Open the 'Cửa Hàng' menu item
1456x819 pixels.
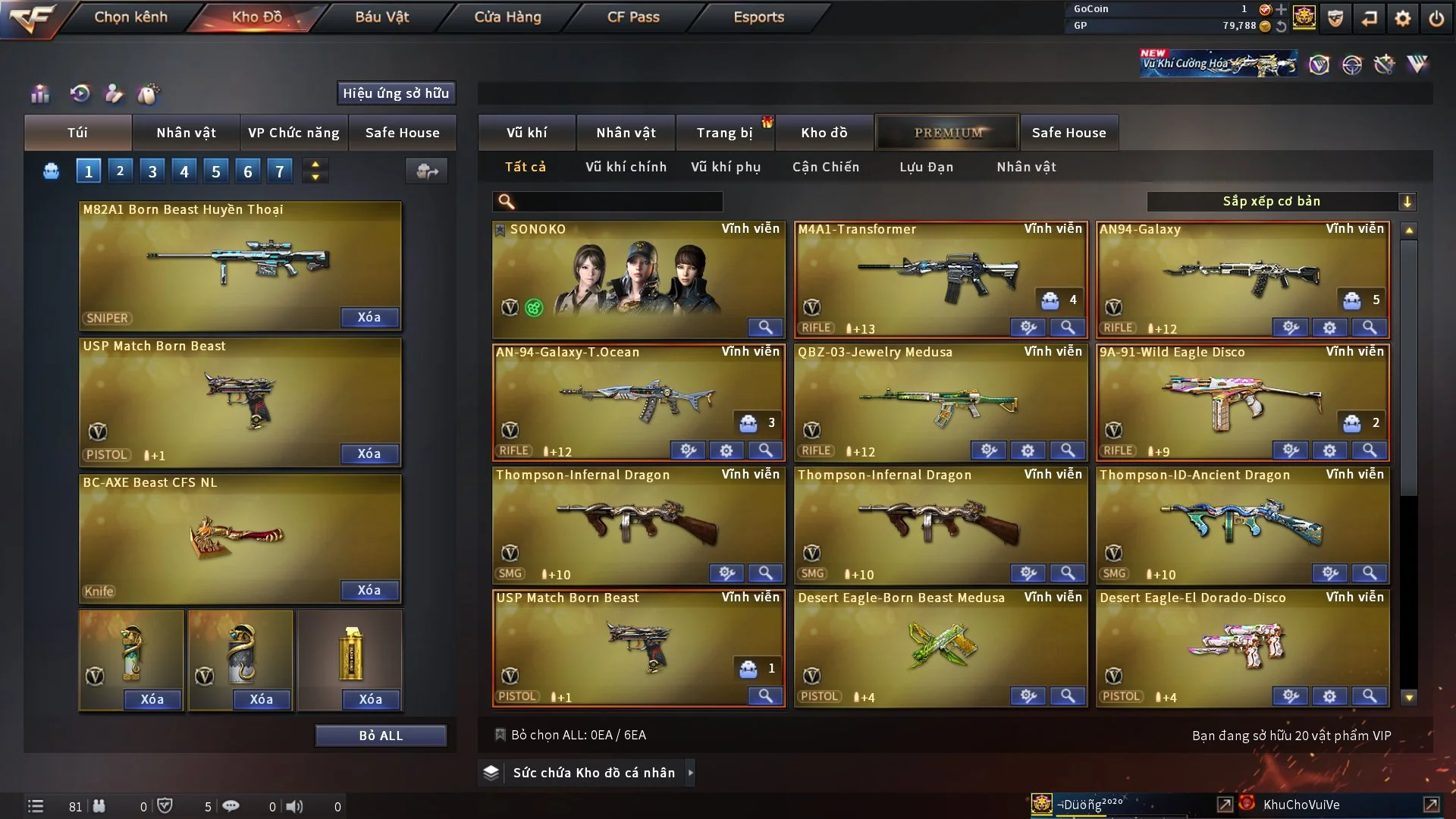tap(507, 17)
